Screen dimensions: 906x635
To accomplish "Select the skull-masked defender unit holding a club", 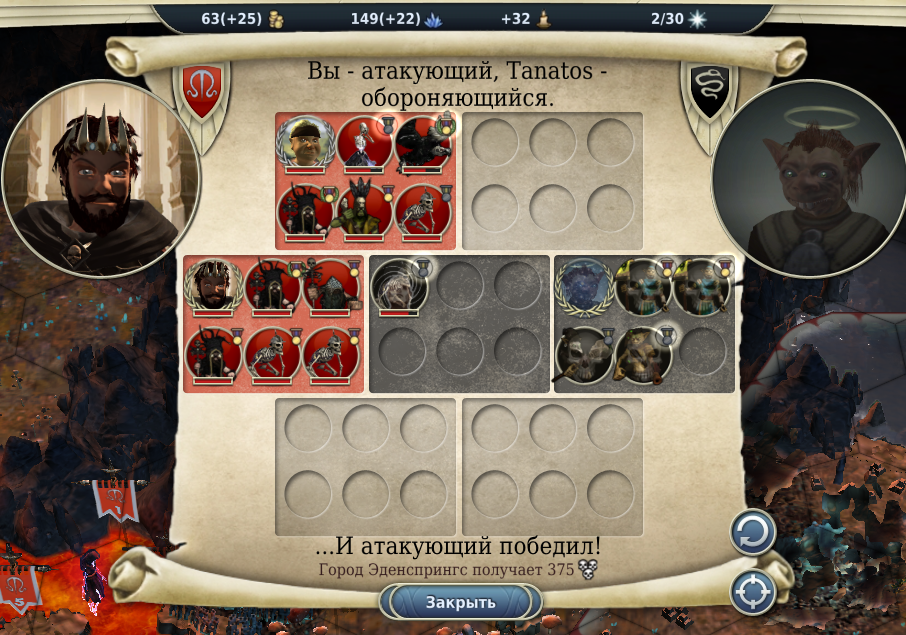I will [x=584, y=353].
